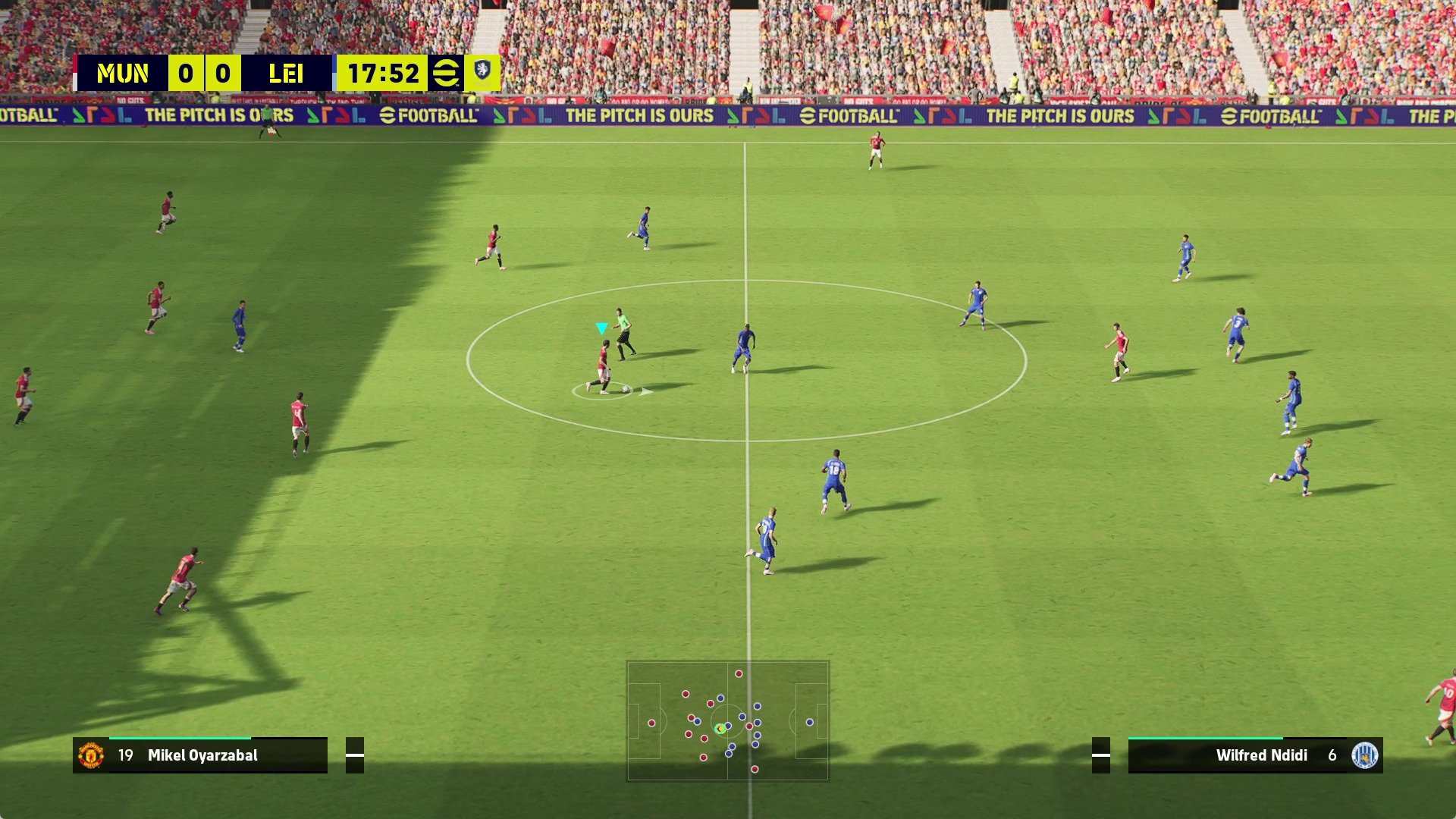Click the cyan cursor triangle above the ball carrier
This screenshot has width=1456, height=819.
(x=601, y=328)
